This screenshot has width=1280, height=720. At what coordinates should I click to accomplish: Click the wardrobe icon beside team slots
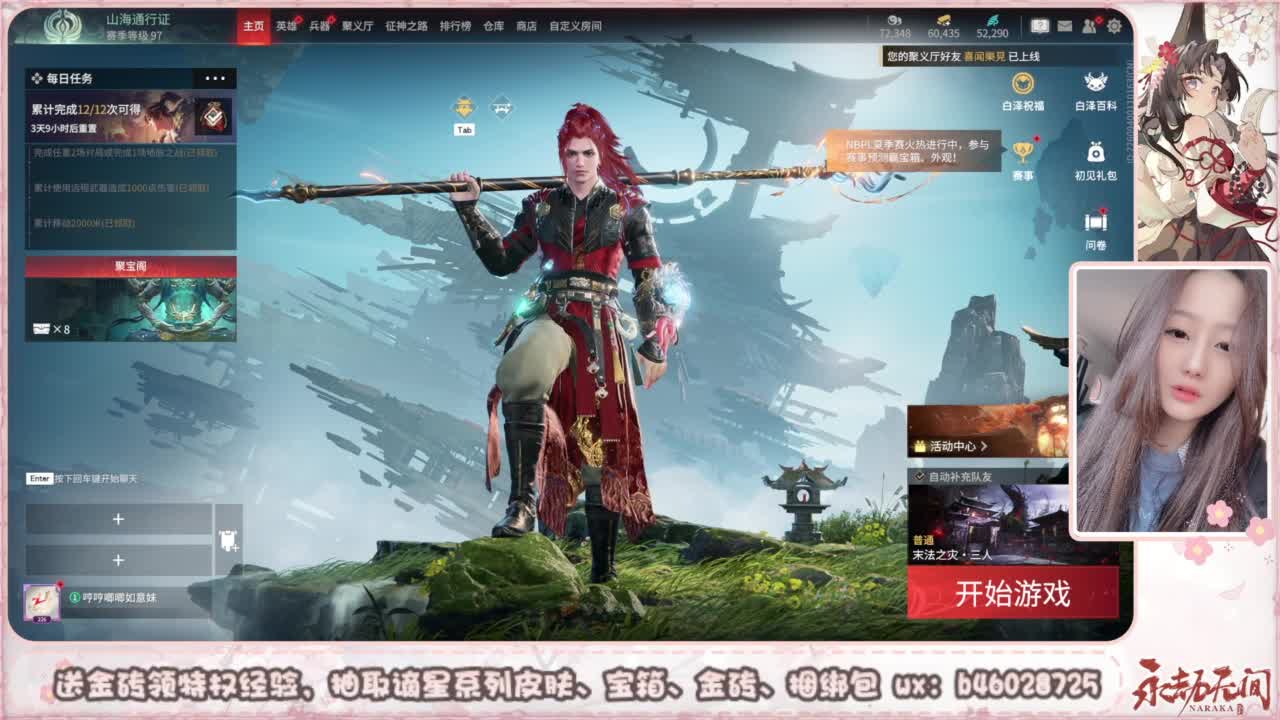coord(226,538)
